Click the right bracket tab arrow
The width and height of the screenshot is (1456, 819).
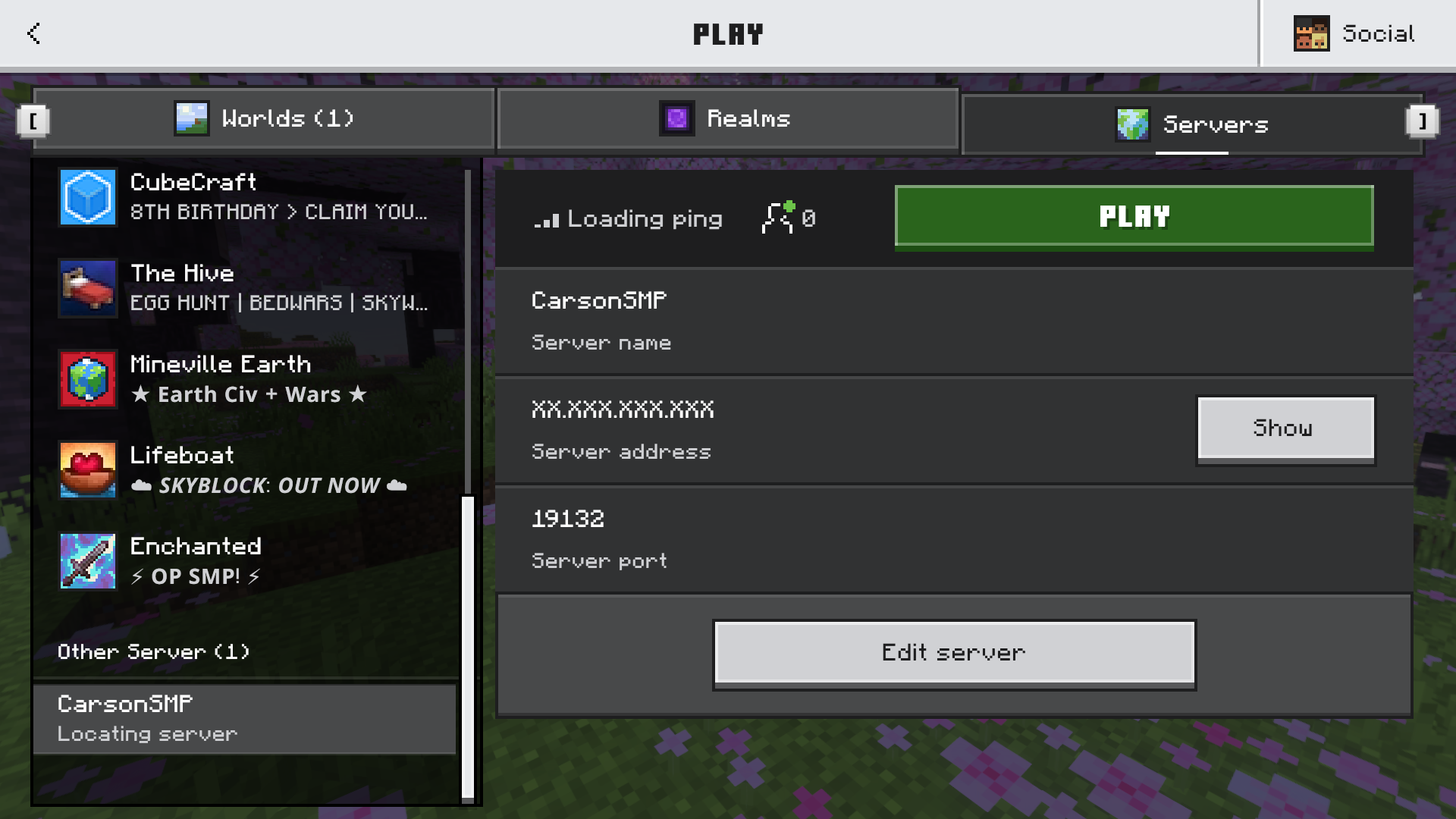coord(1422,121)
